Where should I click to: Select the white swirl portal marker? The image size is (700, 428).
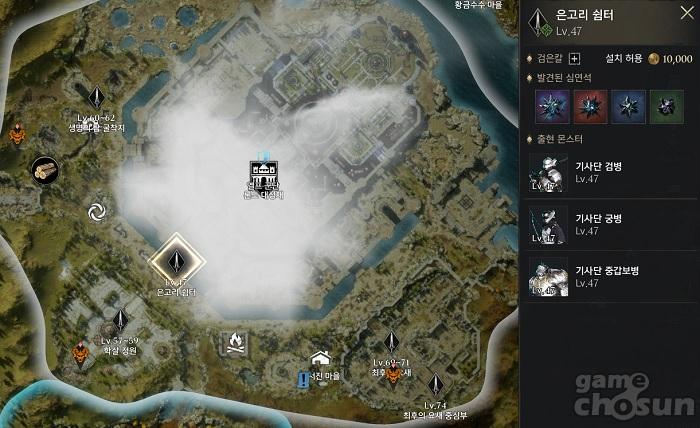97,211
